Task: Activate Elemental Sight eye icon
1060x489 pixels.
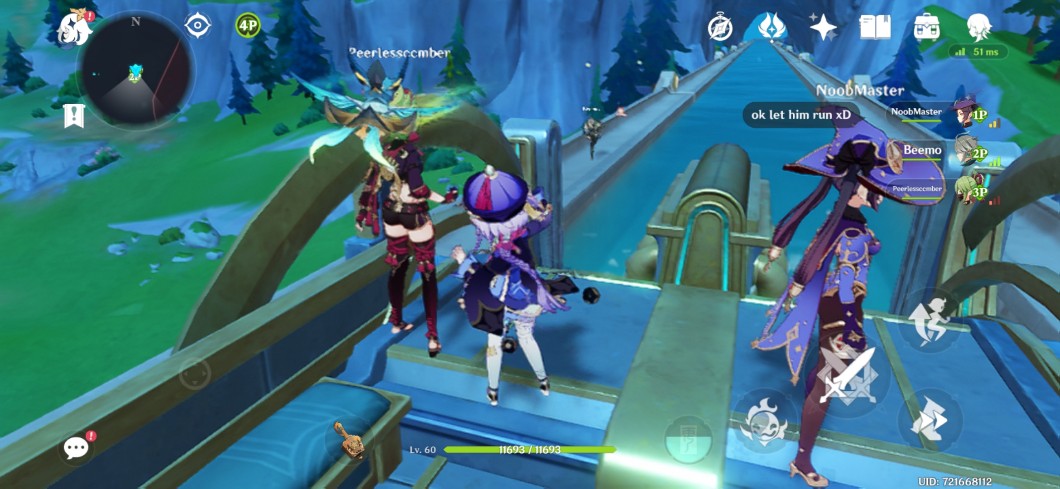Action: tap(198, 26)
